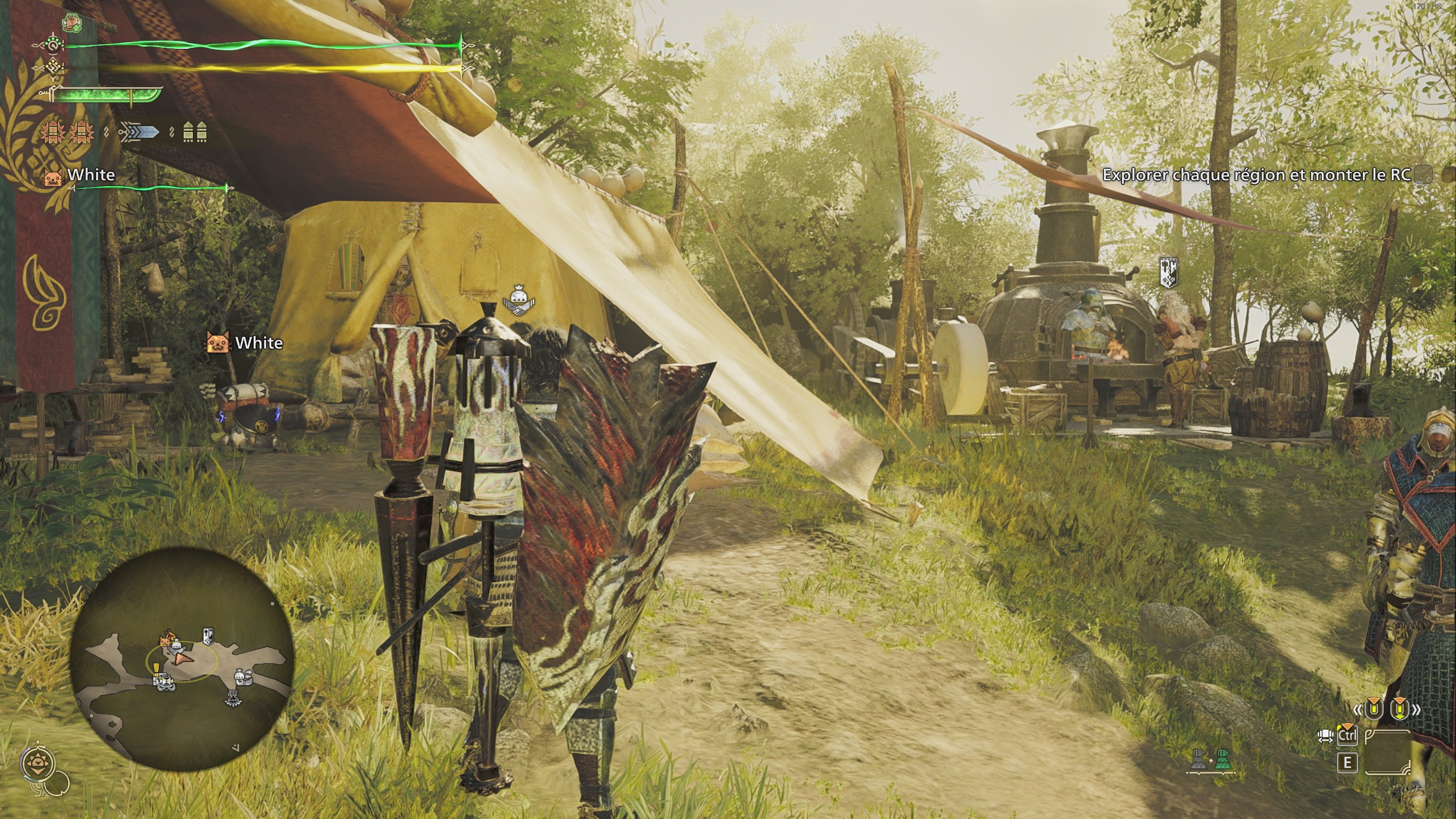Click the compass icon below the minimap
The height and width of the screenshot is (819, 1456).
click(38, 762)
